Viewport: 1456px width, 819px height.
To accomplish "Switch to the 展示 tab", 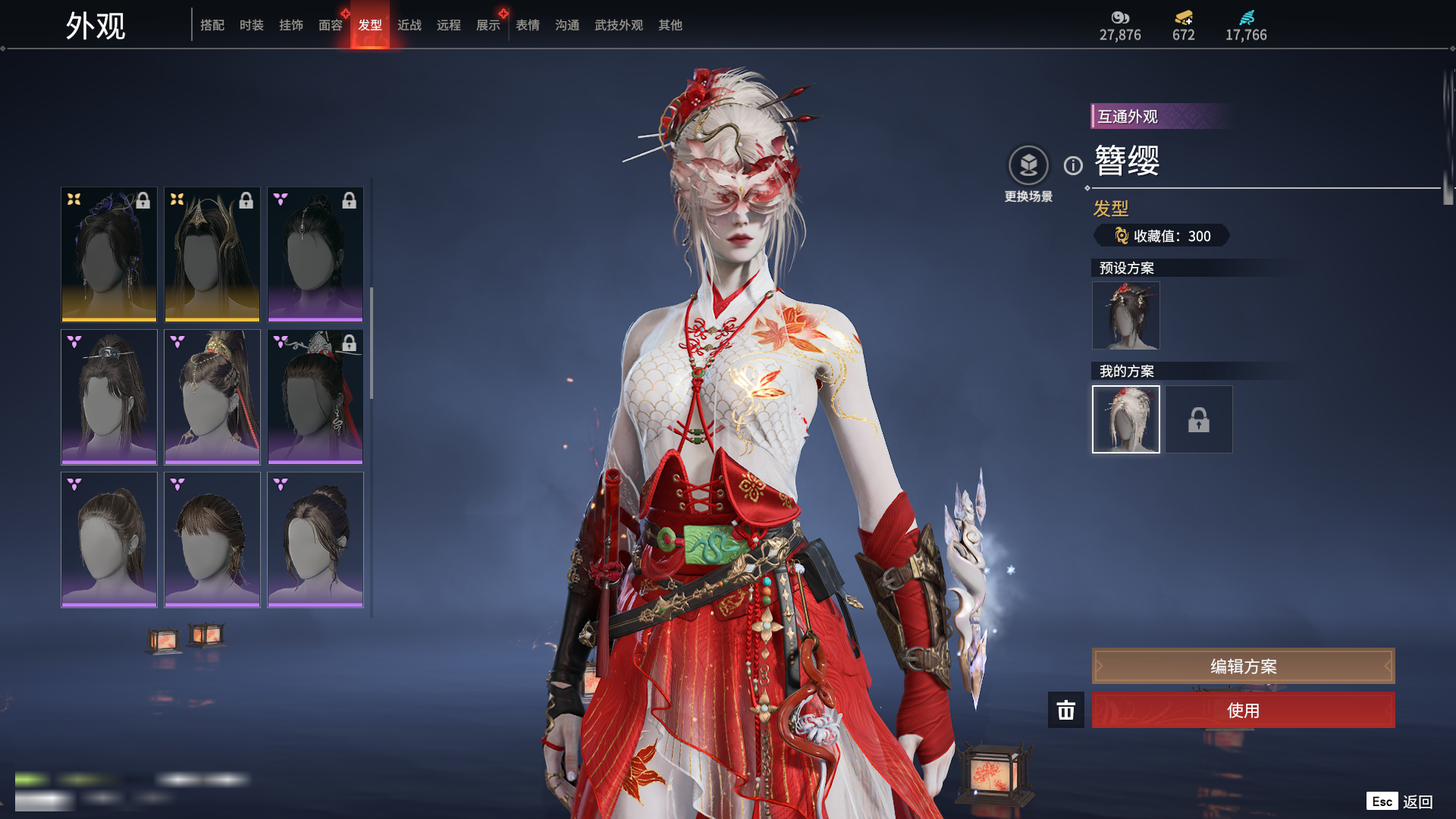I will [x=488, y=26].
